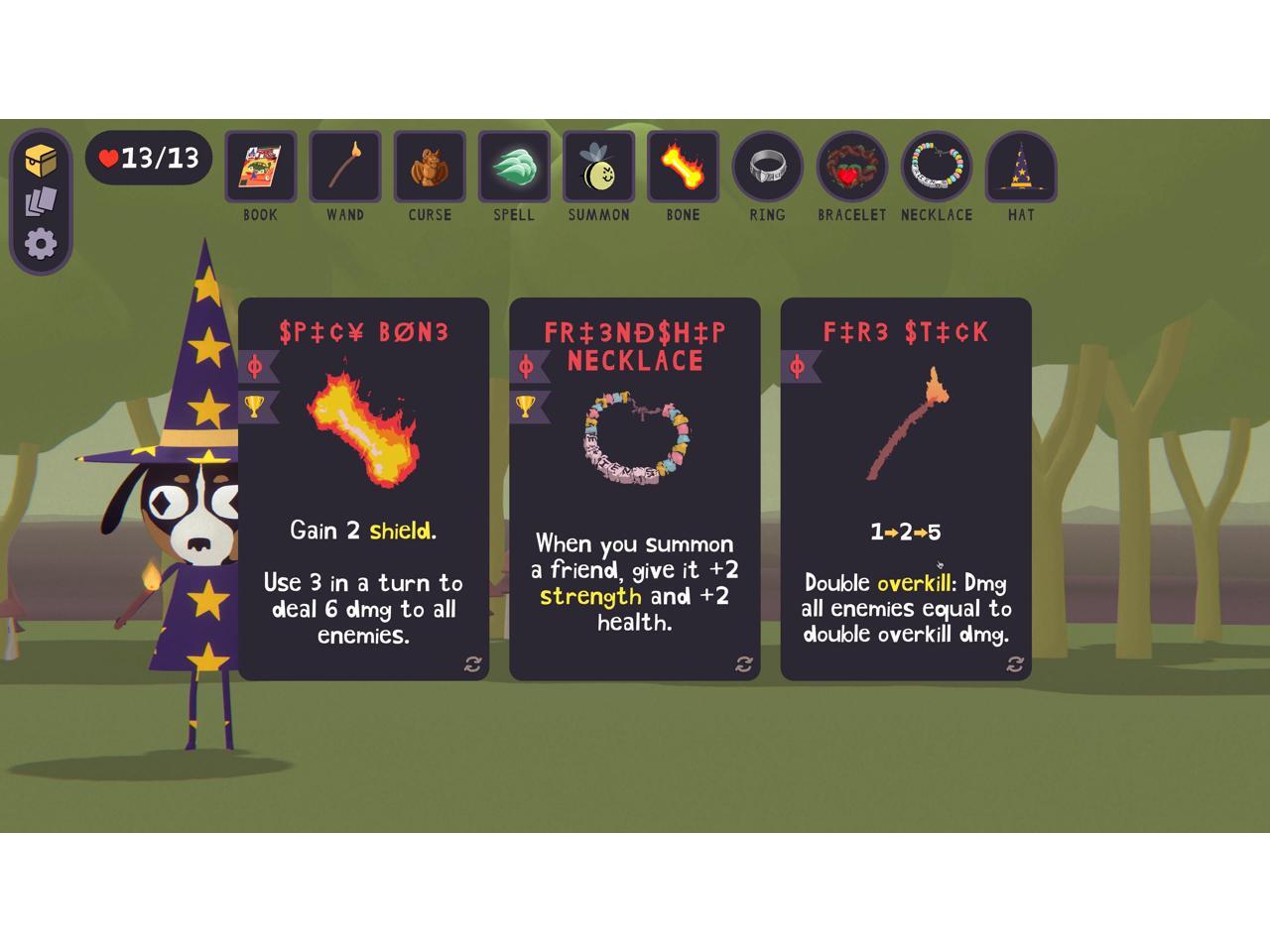Screen dimensions: 1270x952
Task: Inspect the beaded Necklace slot
Action: pos(937,167)
